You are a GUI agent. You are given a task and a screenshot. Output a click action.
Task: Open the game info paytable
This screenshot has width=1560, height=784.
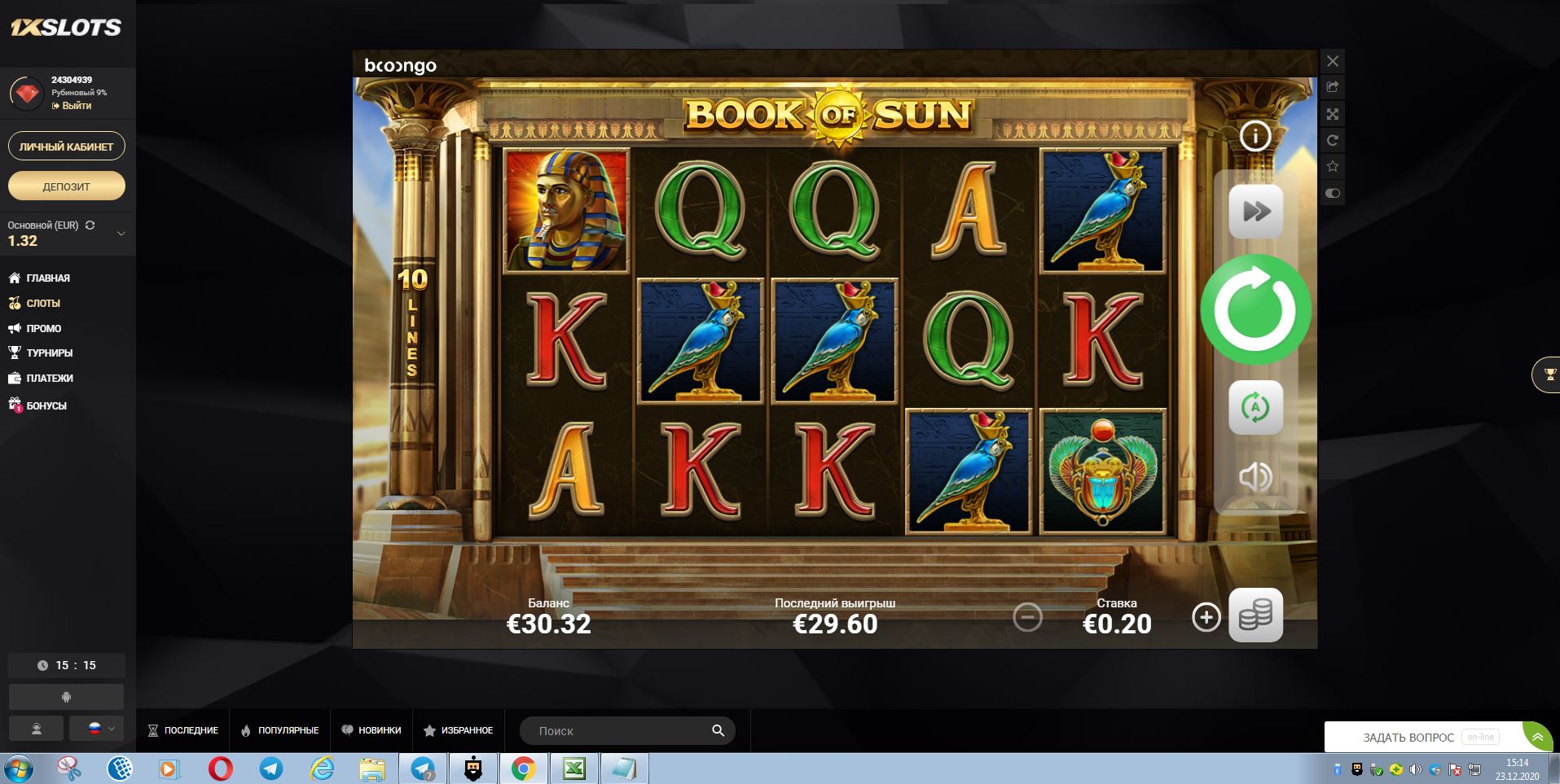point(1255,136)
